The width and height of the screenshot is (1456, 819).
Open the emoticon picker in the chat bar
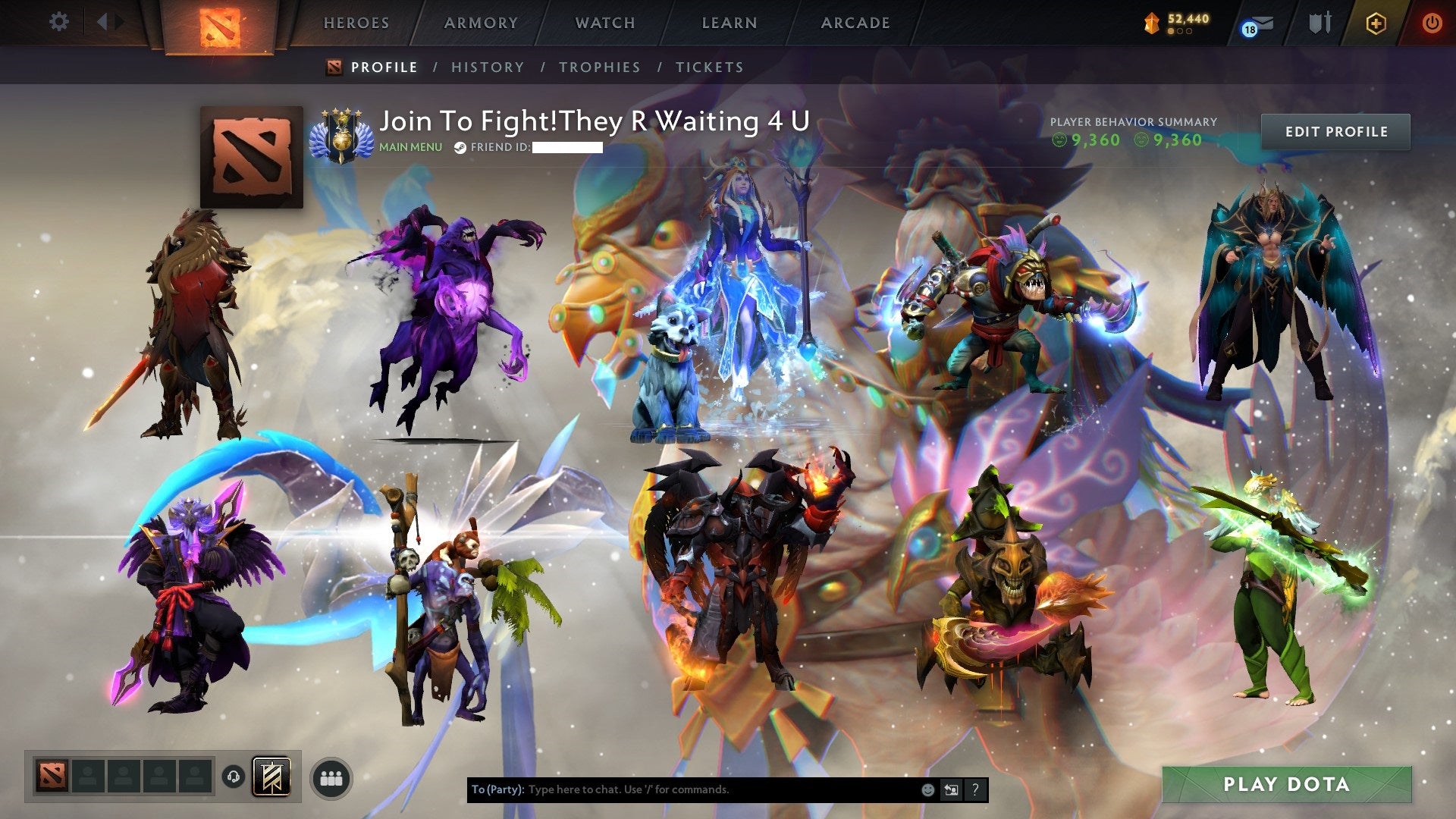927,789
